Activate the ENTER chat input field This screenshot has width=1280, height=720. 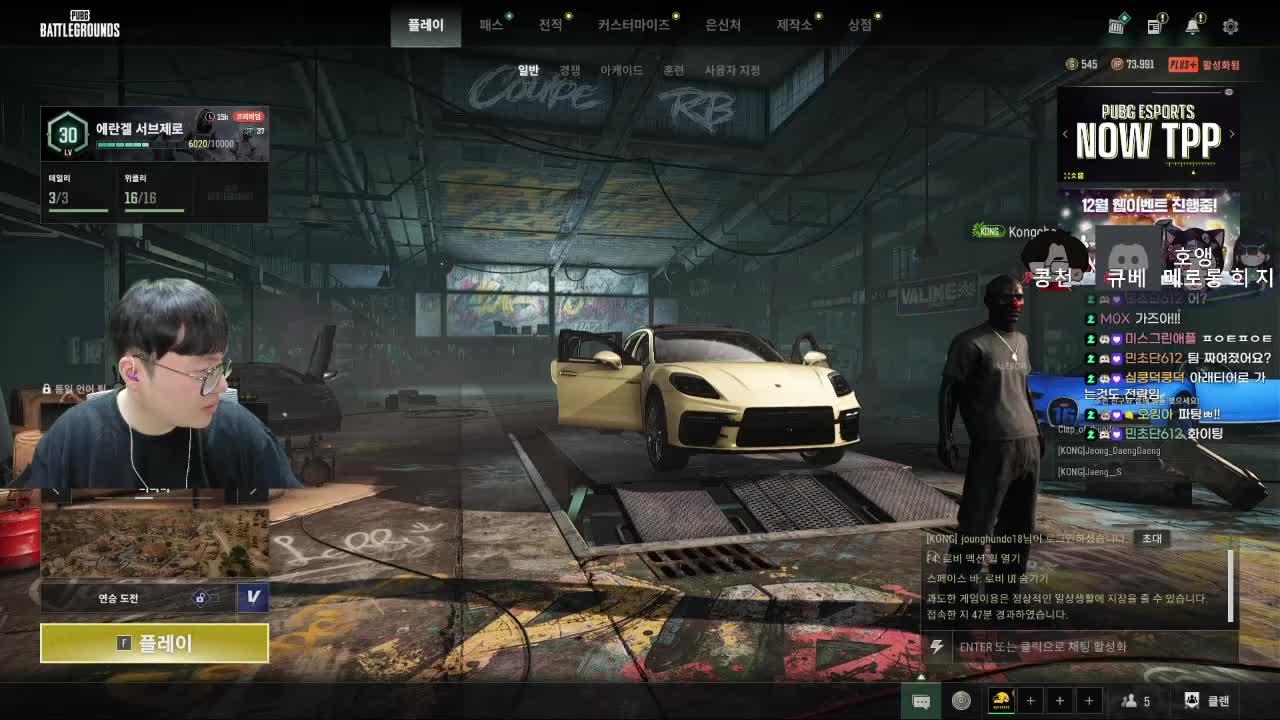(1080, 648)
